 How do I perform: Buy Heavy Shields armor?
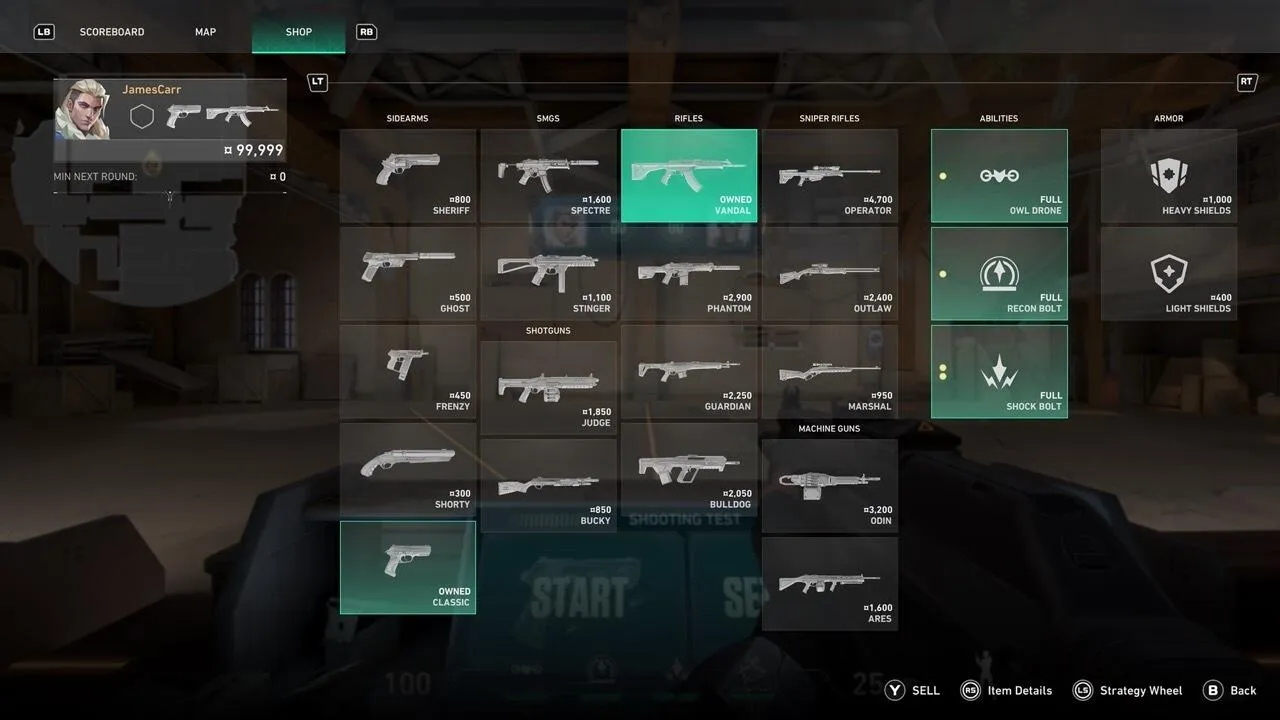click(x=1169, y=175)
